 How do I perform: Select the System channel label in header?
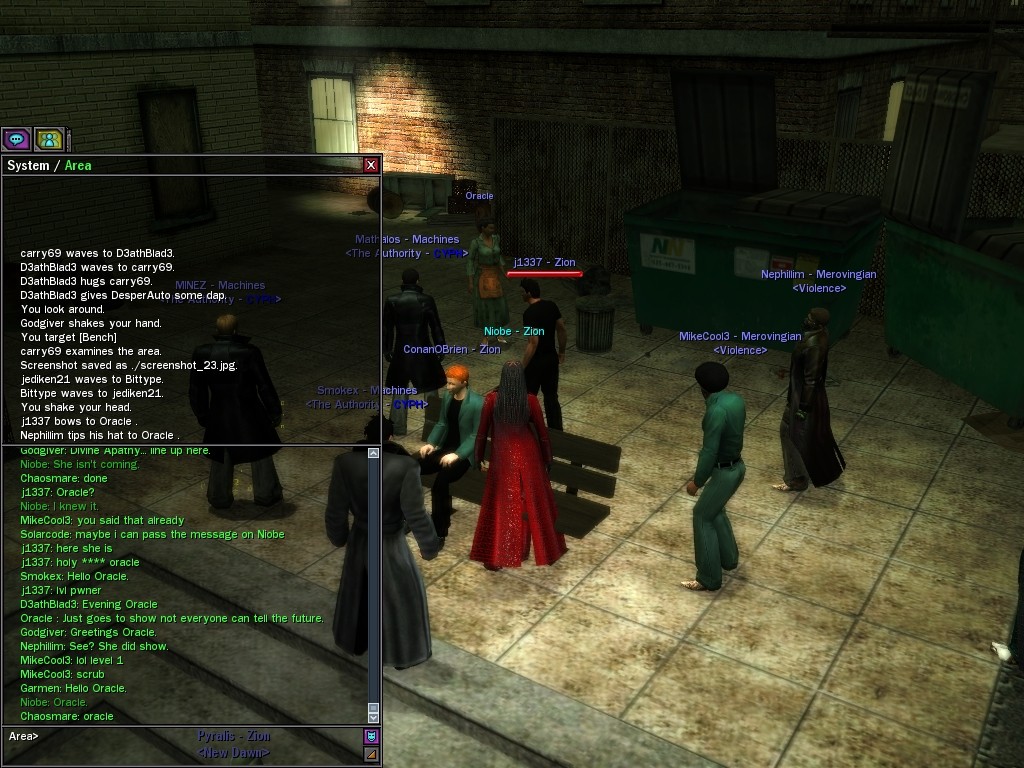coord(27,166)
